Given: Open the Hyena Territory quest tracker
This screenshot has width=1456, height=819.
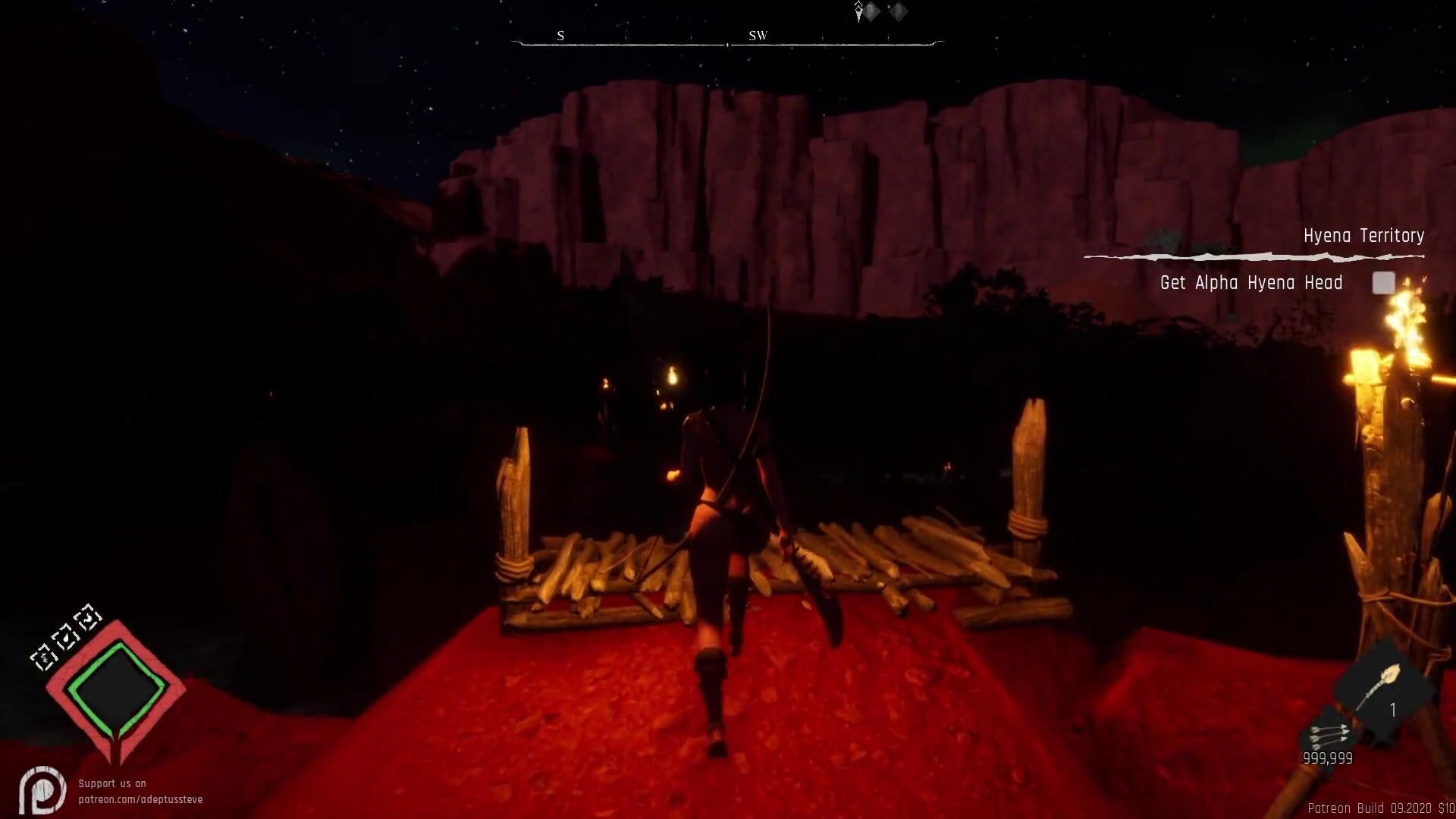Looking at the screenshot, I should click(x=1363, y=236).
